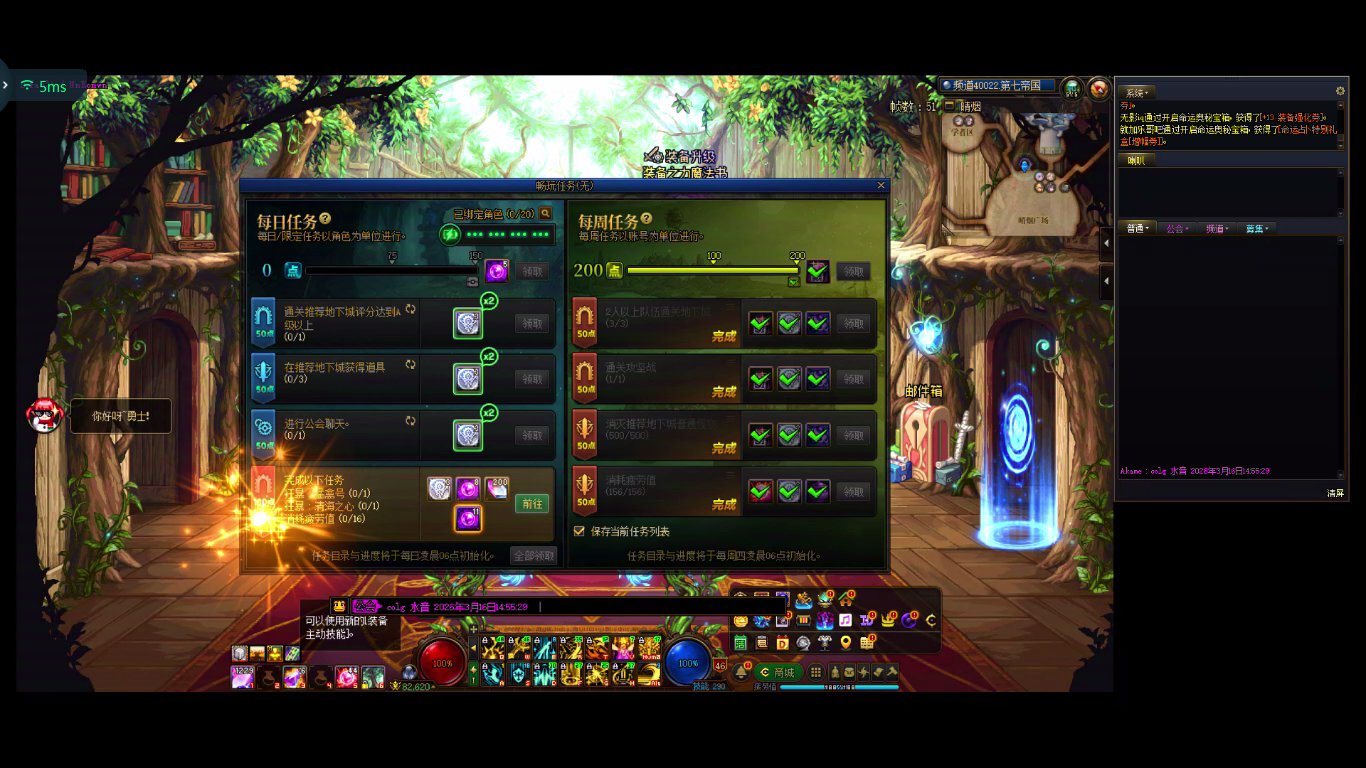Show help for 每日任务

tap(325, 219)
